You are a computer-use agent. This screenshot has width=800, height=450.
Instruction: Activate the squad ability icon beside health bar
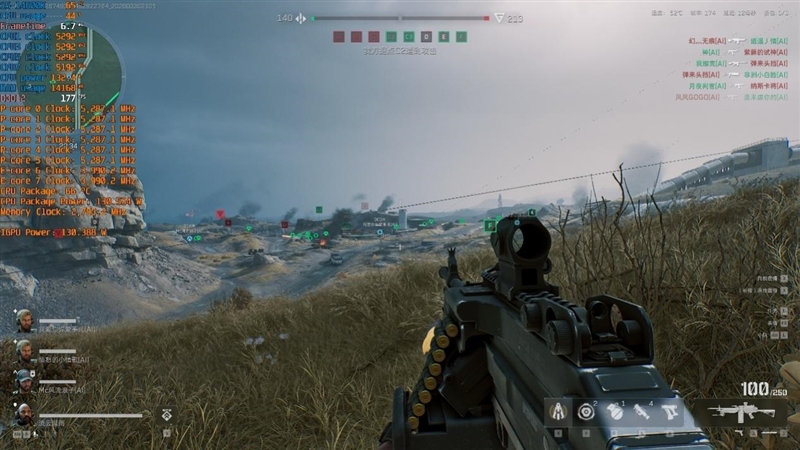point(166,413)
